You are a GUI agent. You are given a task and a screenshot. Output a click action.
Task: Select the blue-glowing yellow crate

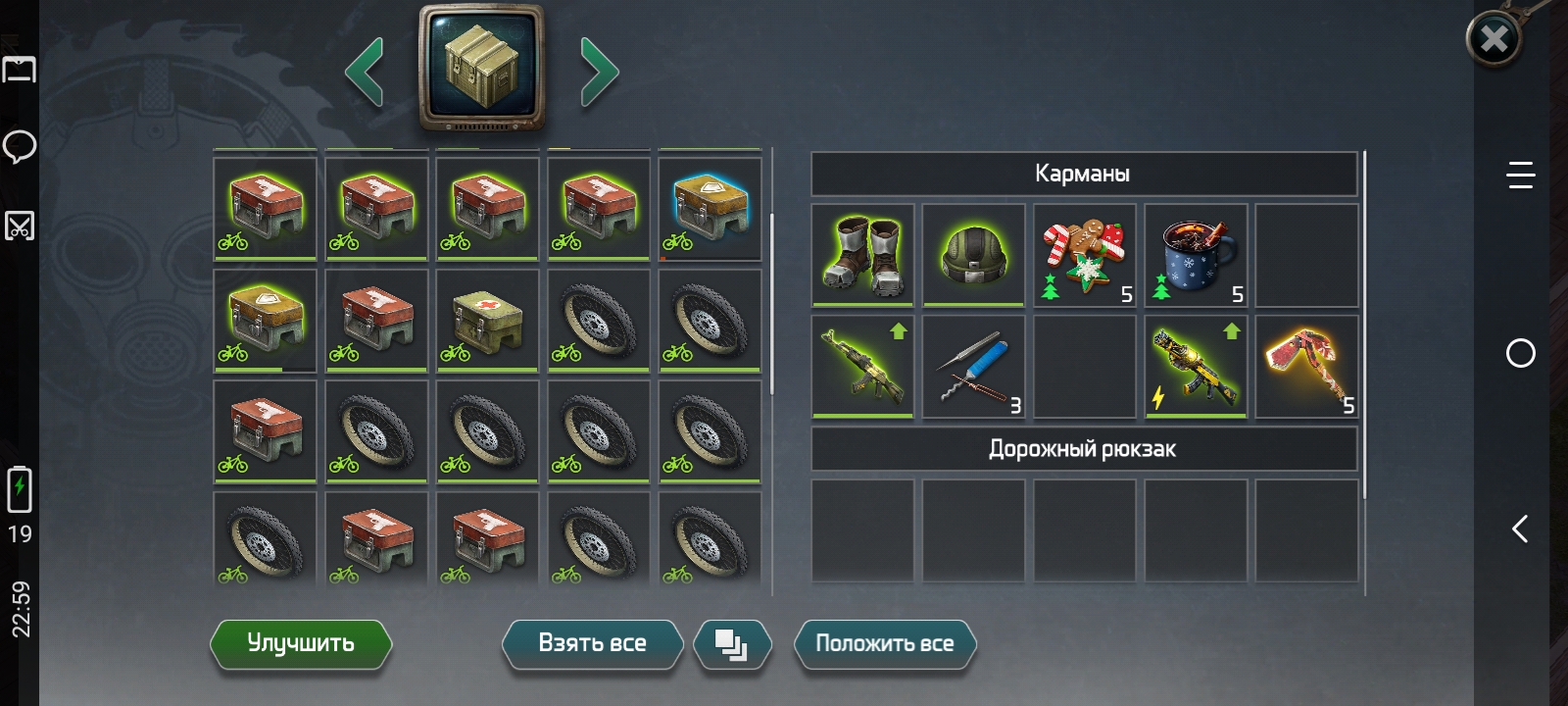coord(710,209)
